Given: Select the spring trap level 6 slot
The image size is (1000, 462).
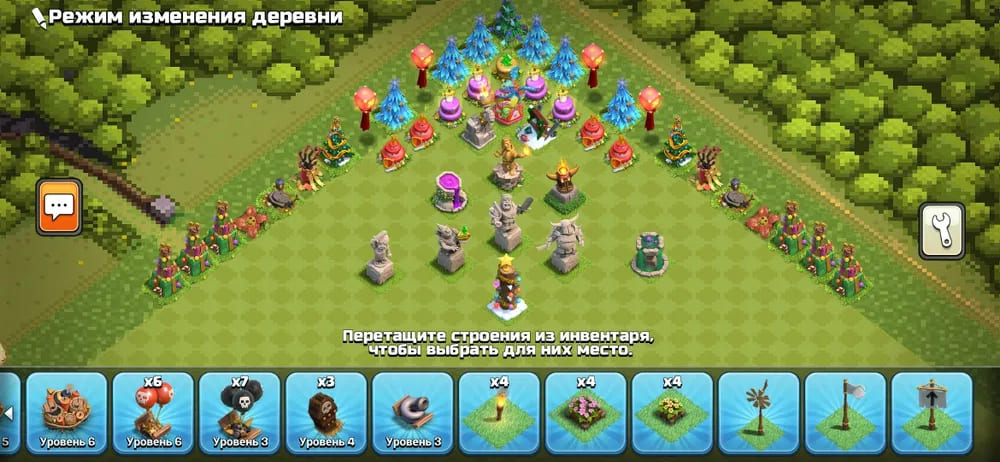Looking at the screenshot, I should click(67, 412).
